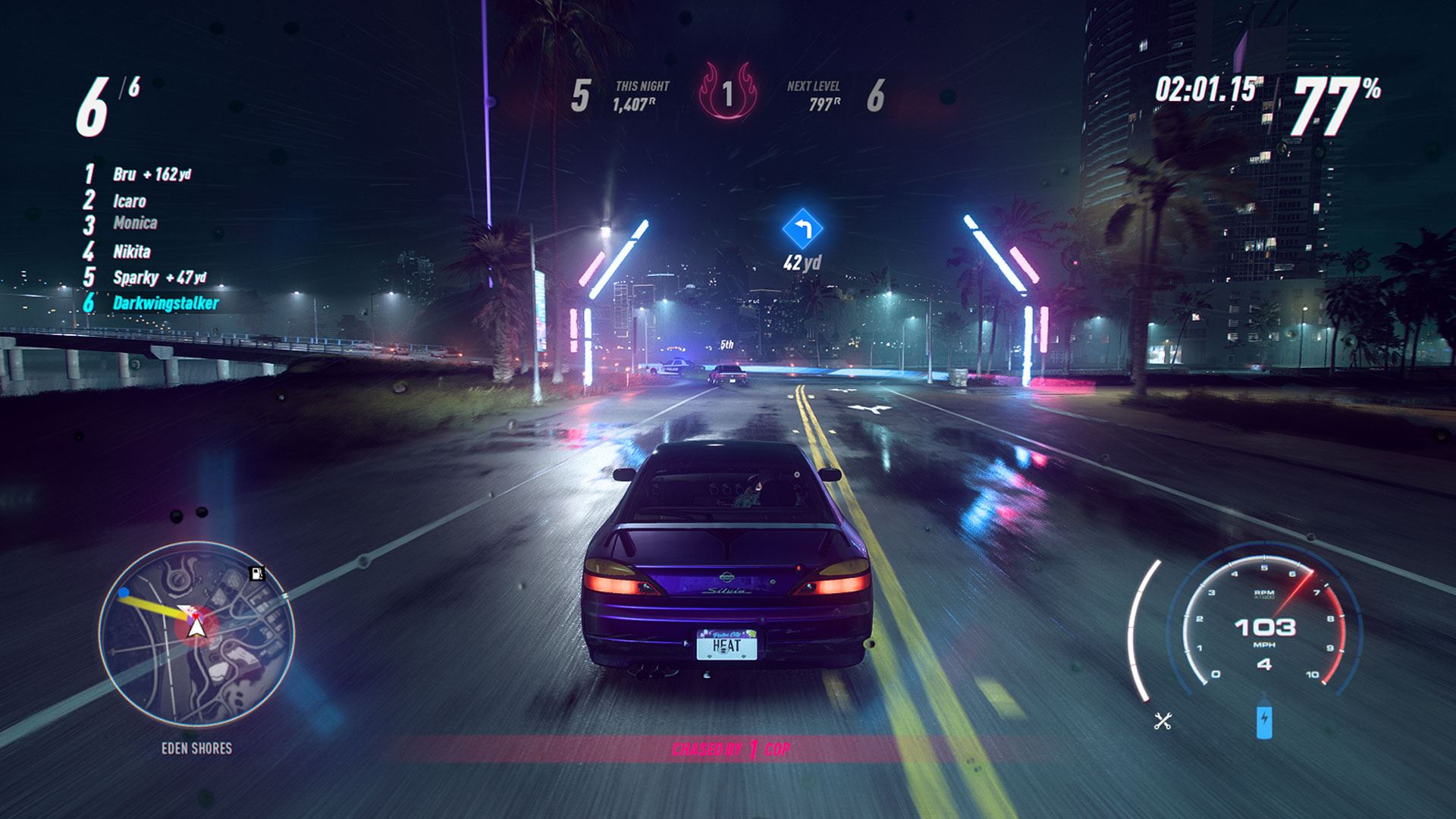Screen dimensions: 1456x819
Task: Select the blue left-turn waypoint marker
Action: [x=802, y=227]
